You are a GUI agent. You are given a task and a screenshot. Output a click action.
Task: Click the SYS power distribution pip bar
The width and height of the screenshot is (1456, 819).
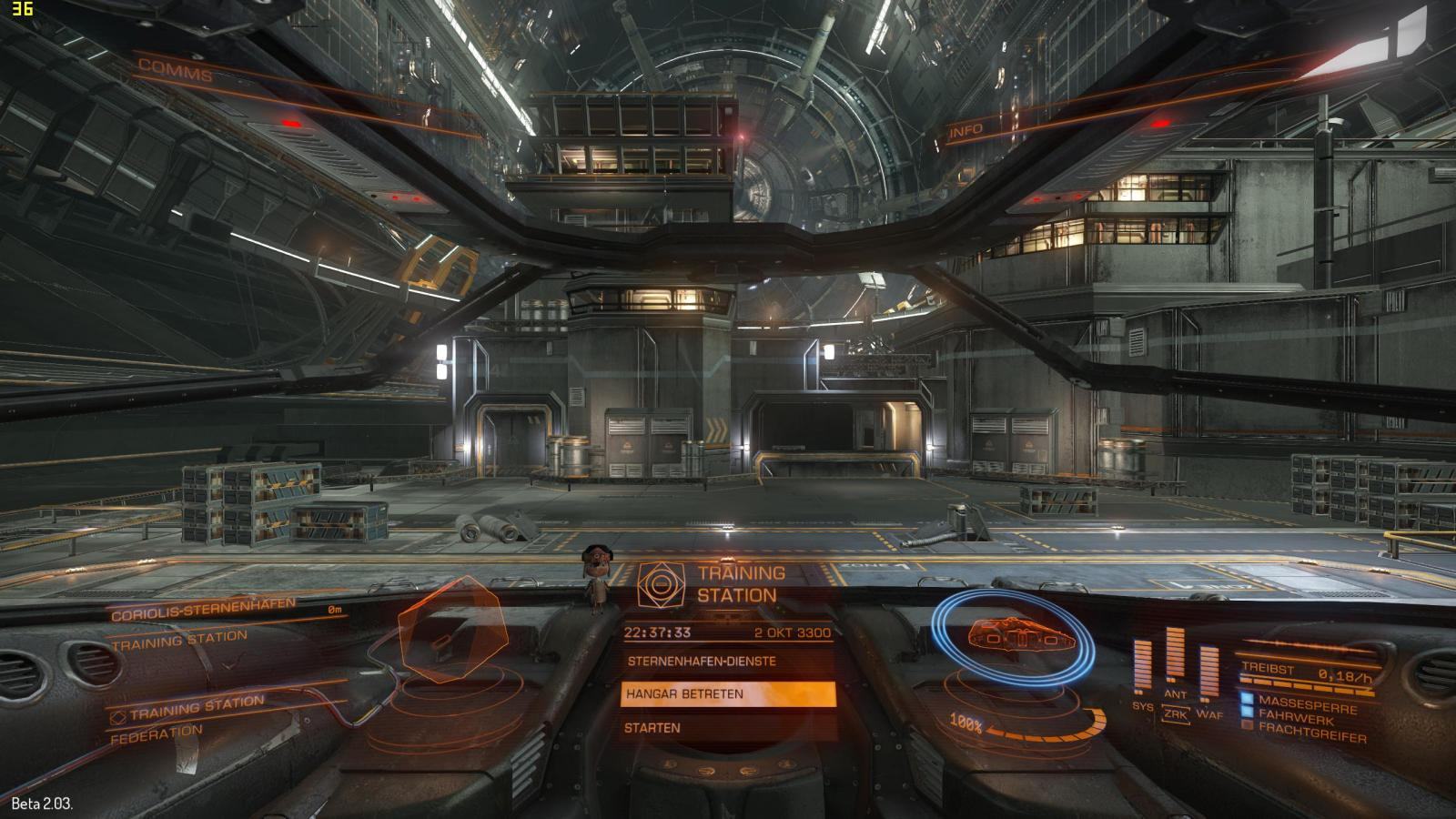1143,667
